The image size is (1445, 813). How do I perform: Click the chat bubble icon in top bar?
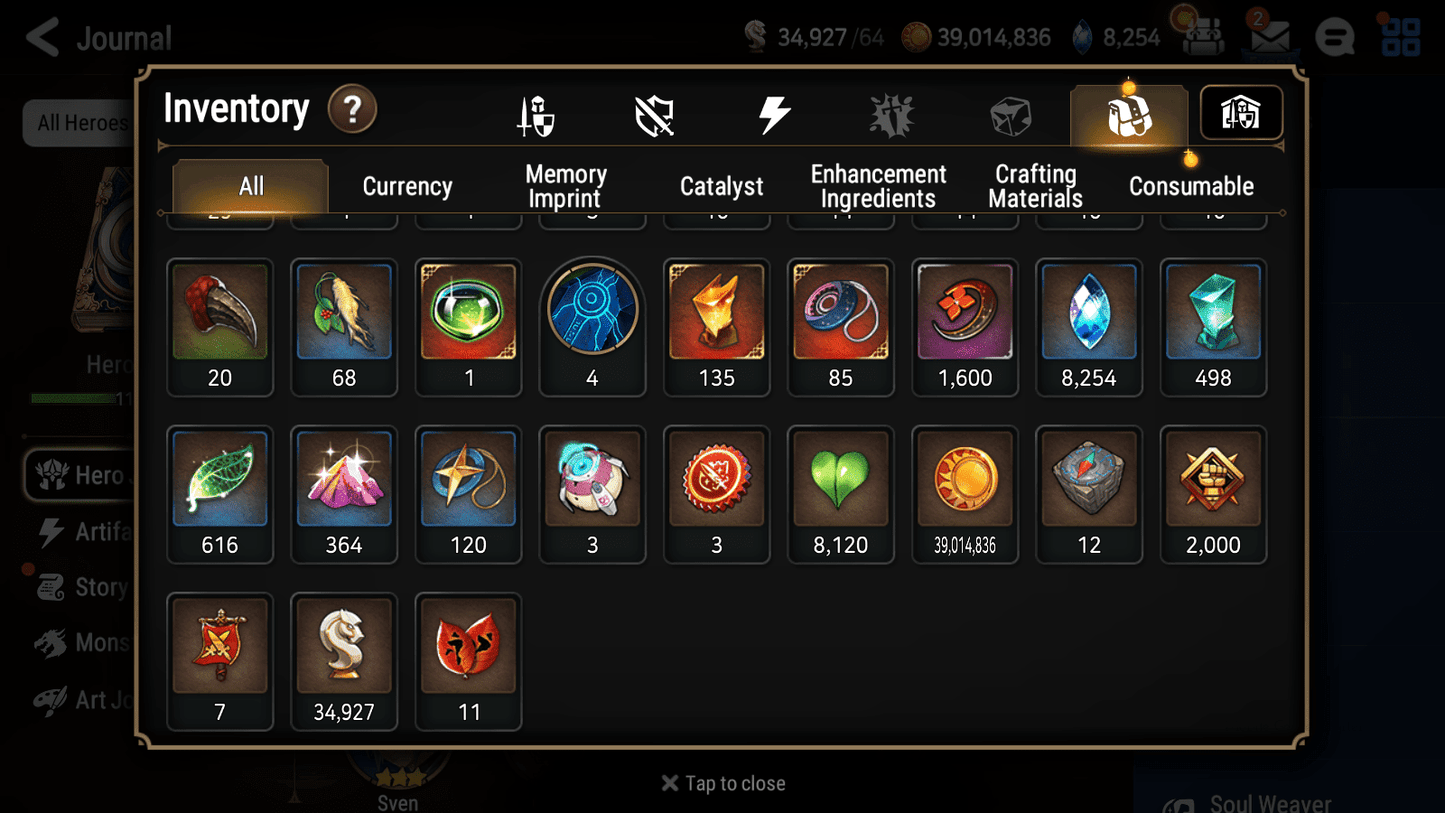(x=1334, y=37)
